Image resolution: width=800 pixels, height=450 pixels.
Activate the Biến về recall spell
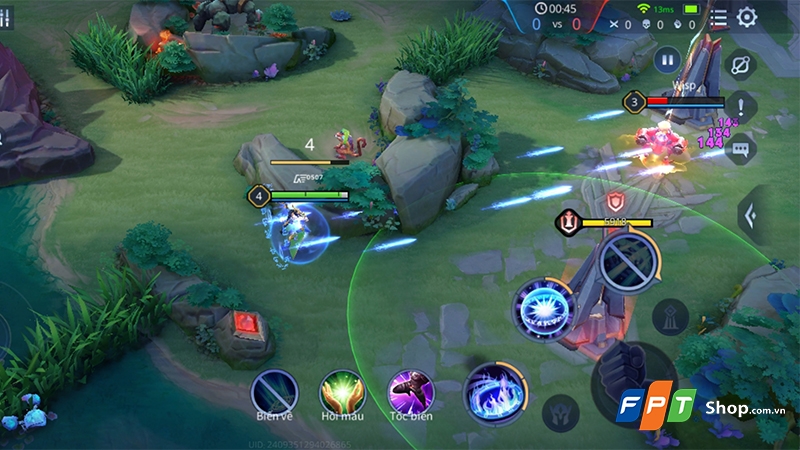(x=273, y=390)
